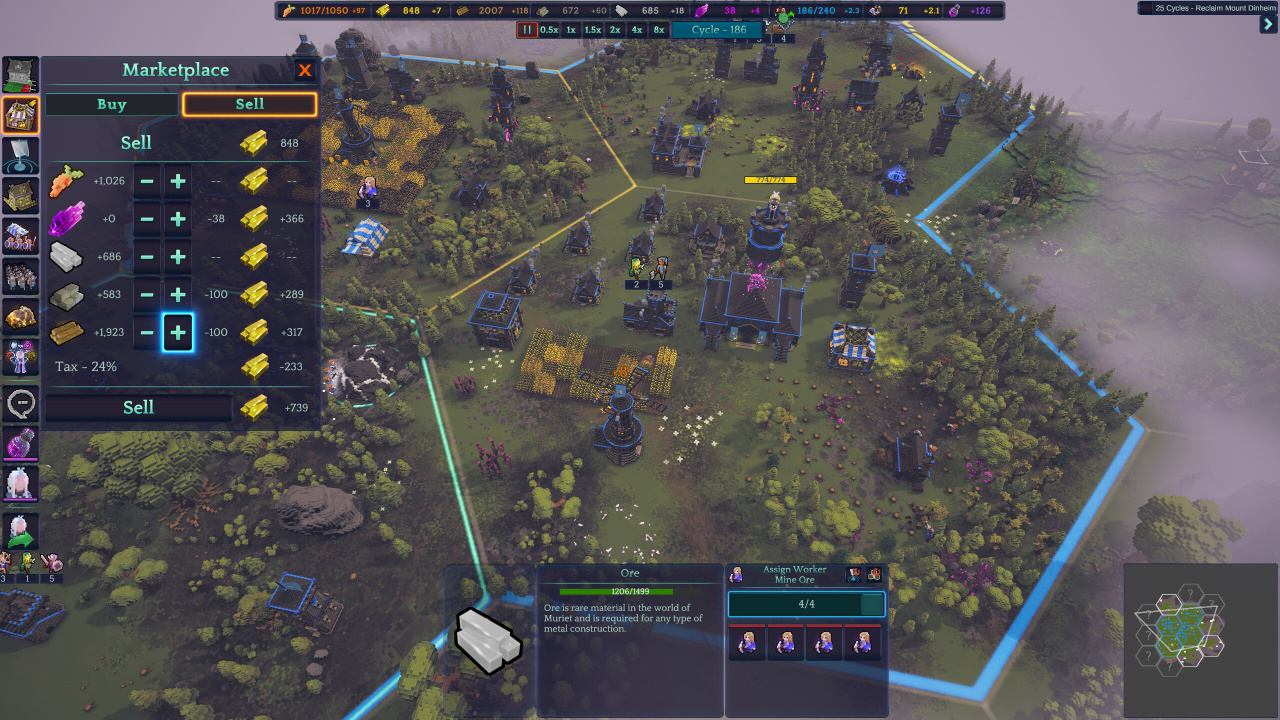The image size is (1280, 720).
Task: Decrease the purple crystal sell amount
Action: (x=147, y=219)
